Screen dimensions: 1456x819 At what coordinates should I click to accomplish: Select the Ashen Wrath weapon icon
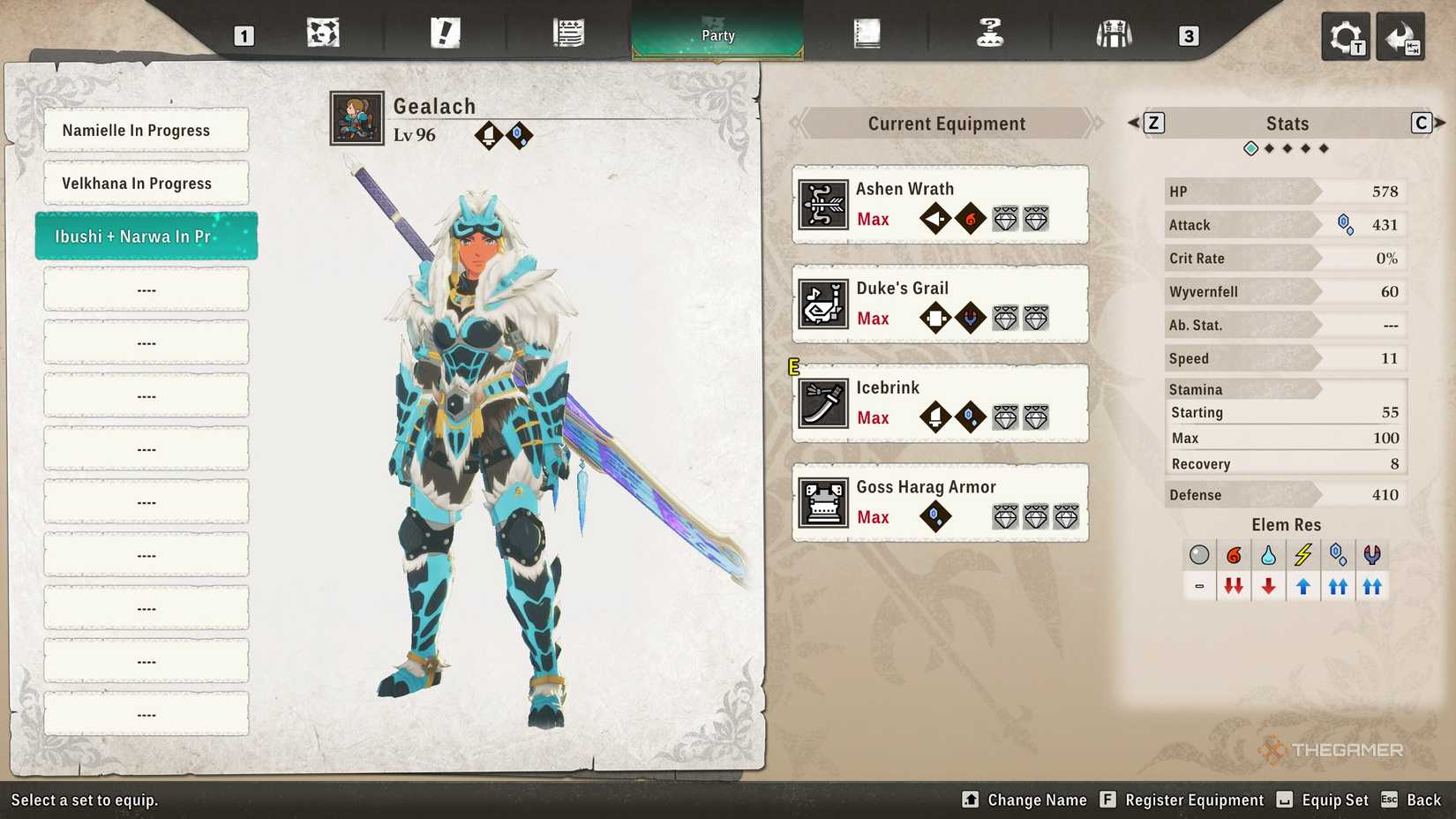[x=822, y=203]
